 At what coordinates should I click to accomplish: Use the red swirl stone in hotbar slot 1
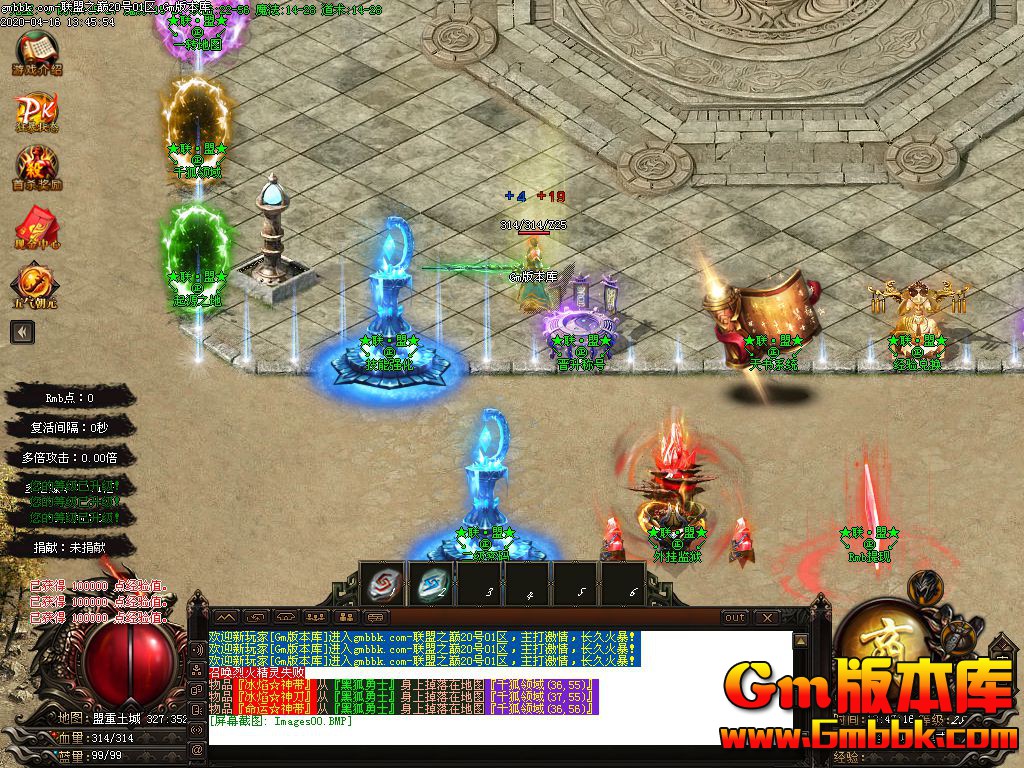point(383,583)
